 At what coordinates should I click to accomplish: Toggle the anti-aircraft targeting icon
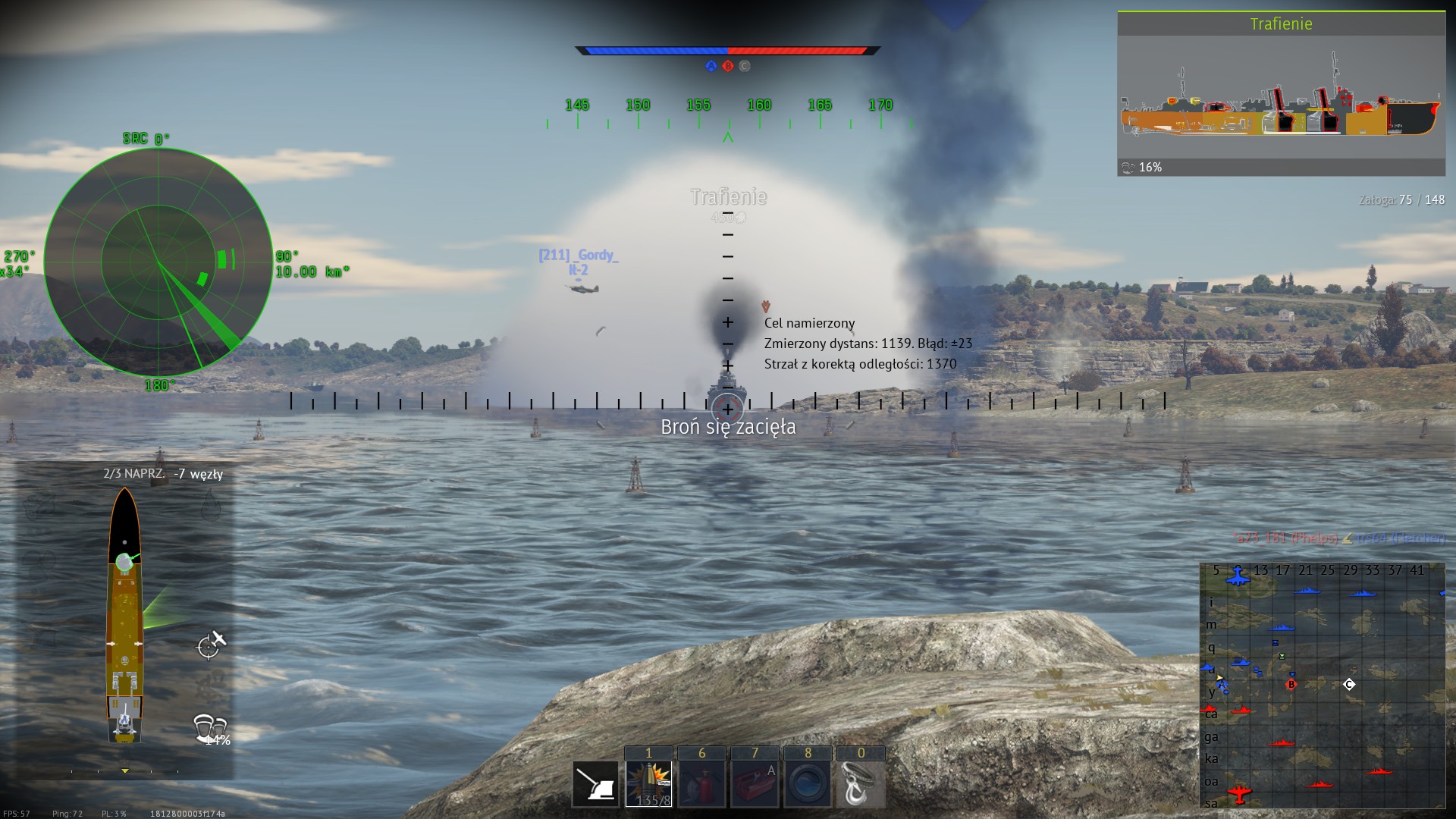pos(211,645)
